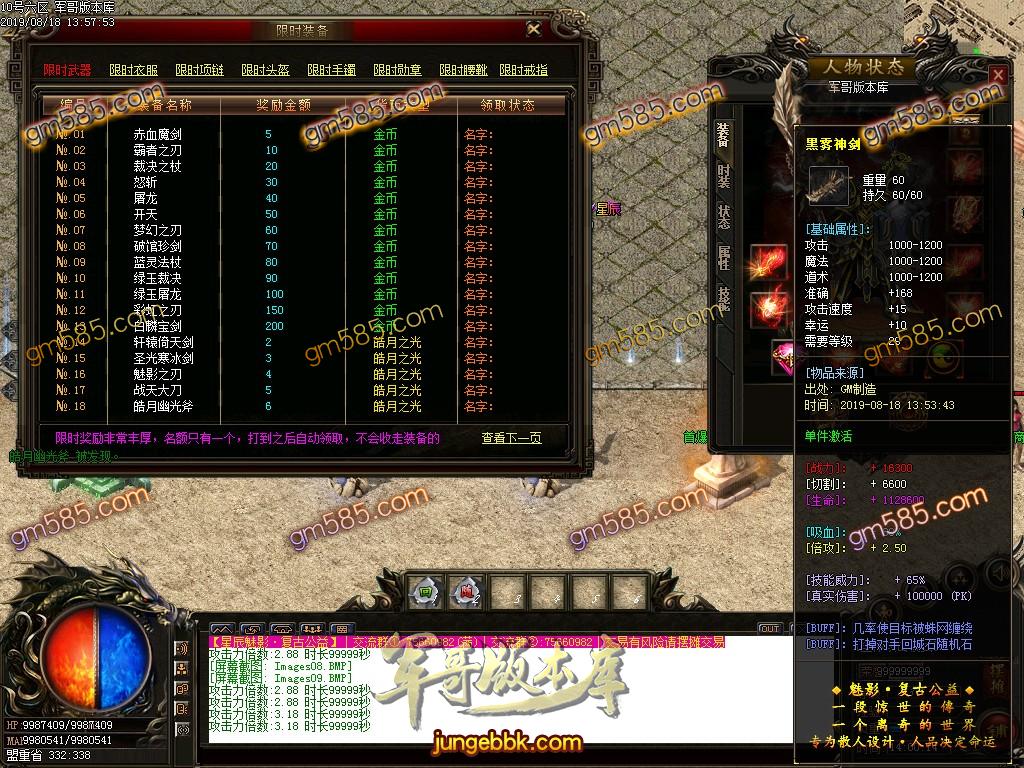Viewport: 1024px width, 768px height.
Task: Select the 屠龙 weapon row
Action: (145, 198)
